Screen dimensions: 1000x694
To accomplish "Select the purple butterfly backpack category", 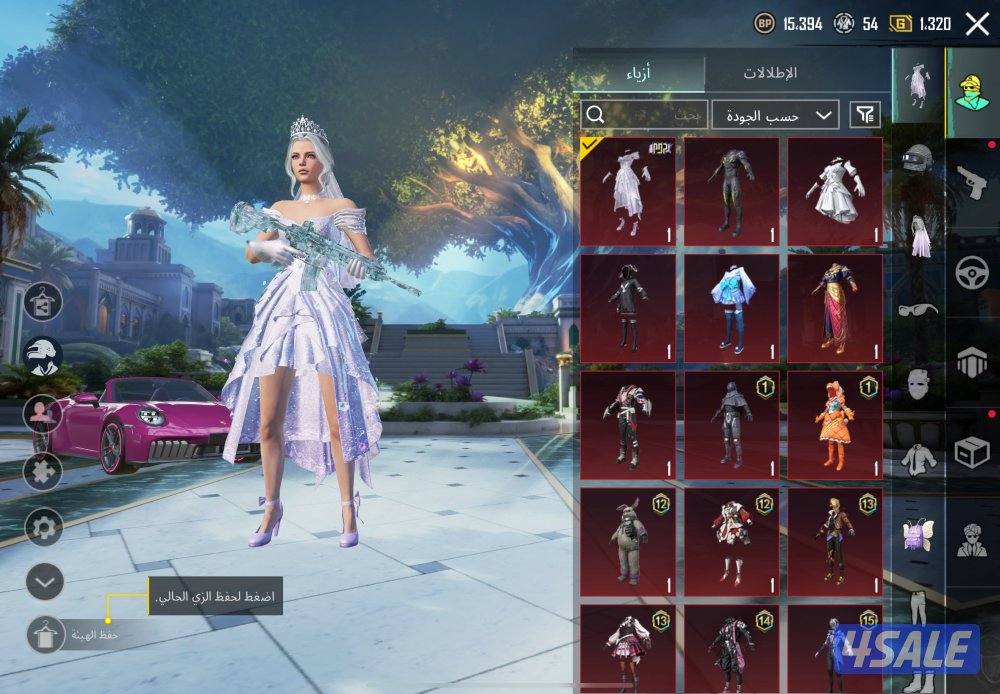I will coord(918,533).
